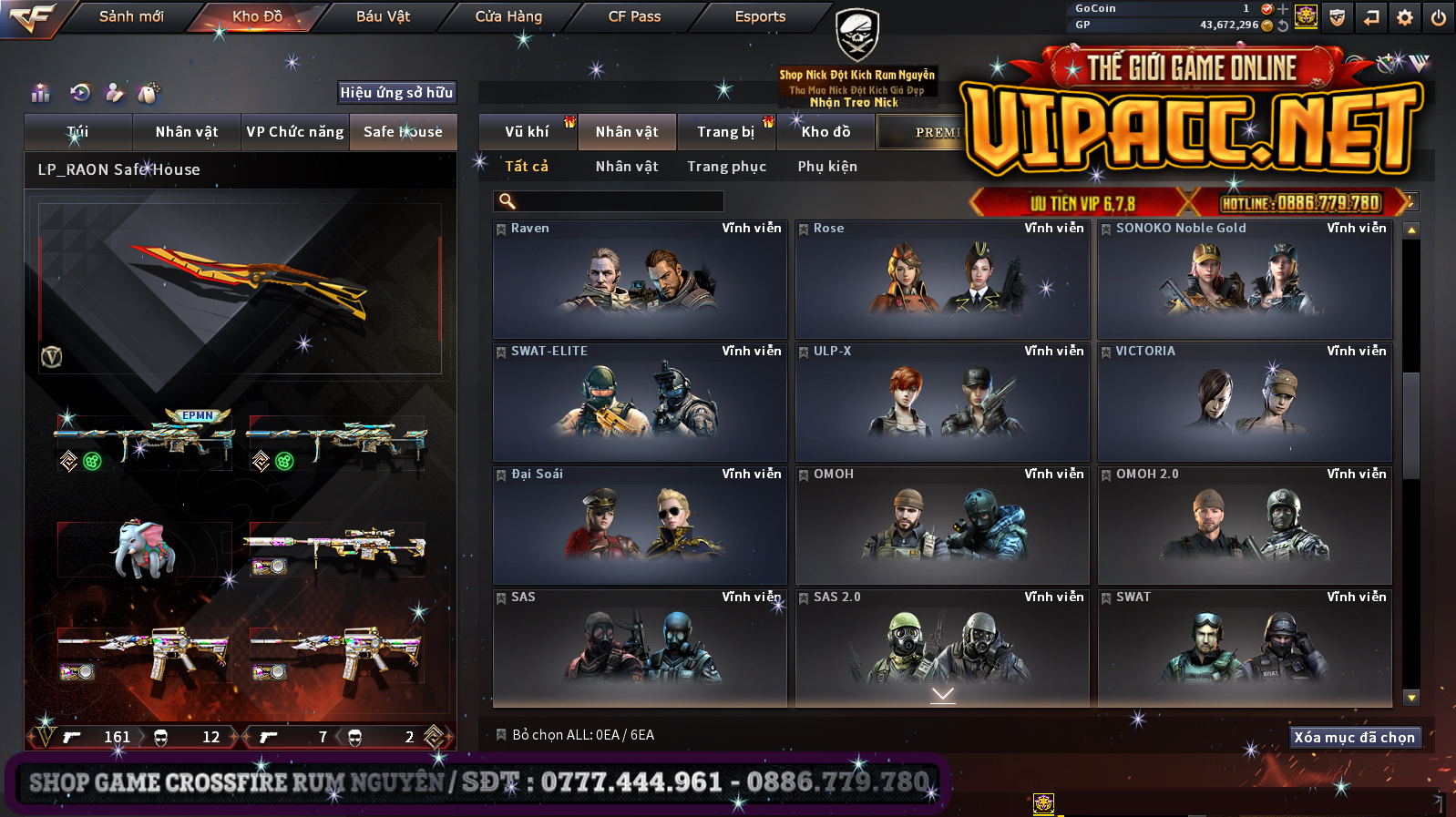The image size is (1456, 817).
Task: Open the settings gear icon
Action: coord(1405,17)
